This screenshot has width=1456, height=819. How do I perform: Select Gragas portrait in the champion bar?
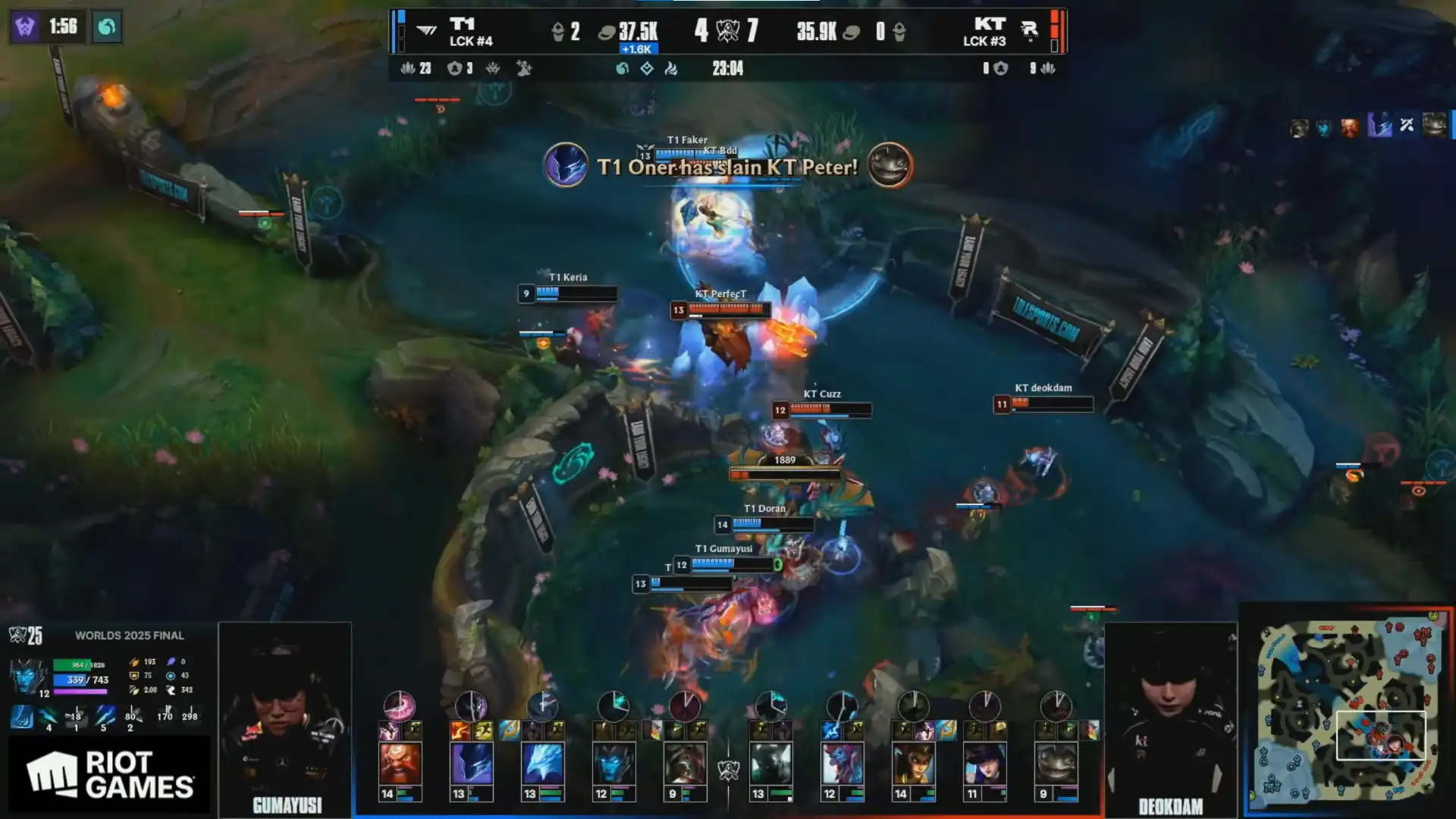[400, 763]
